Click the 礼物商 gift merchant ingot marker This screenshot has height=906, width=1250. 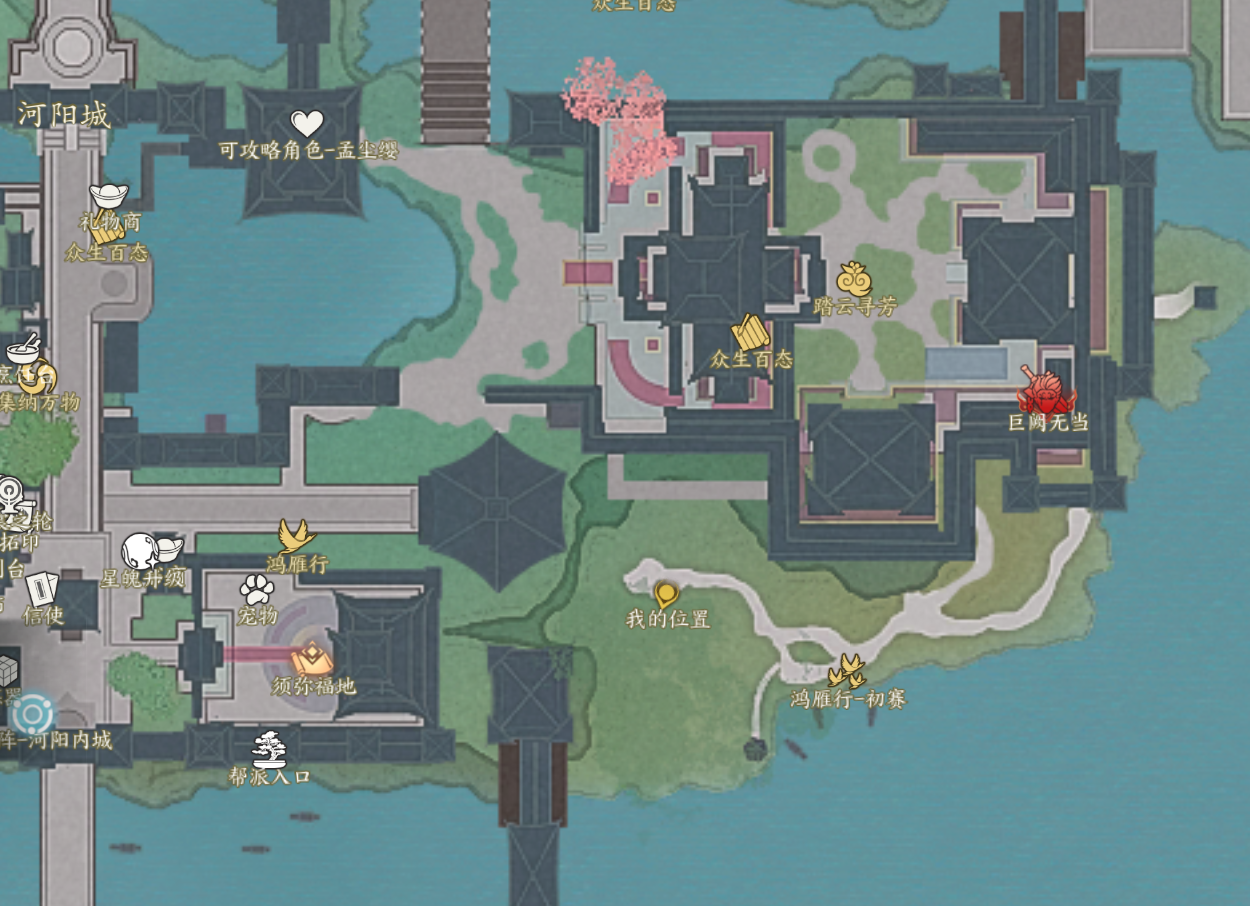108,195
